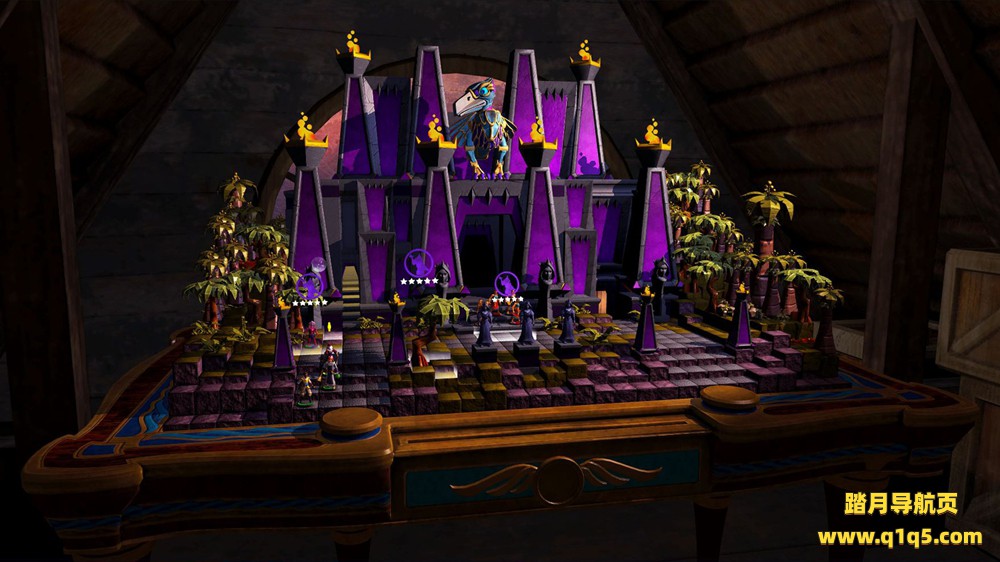Select the purple encounter marker above the red enemies

(507, 283)
